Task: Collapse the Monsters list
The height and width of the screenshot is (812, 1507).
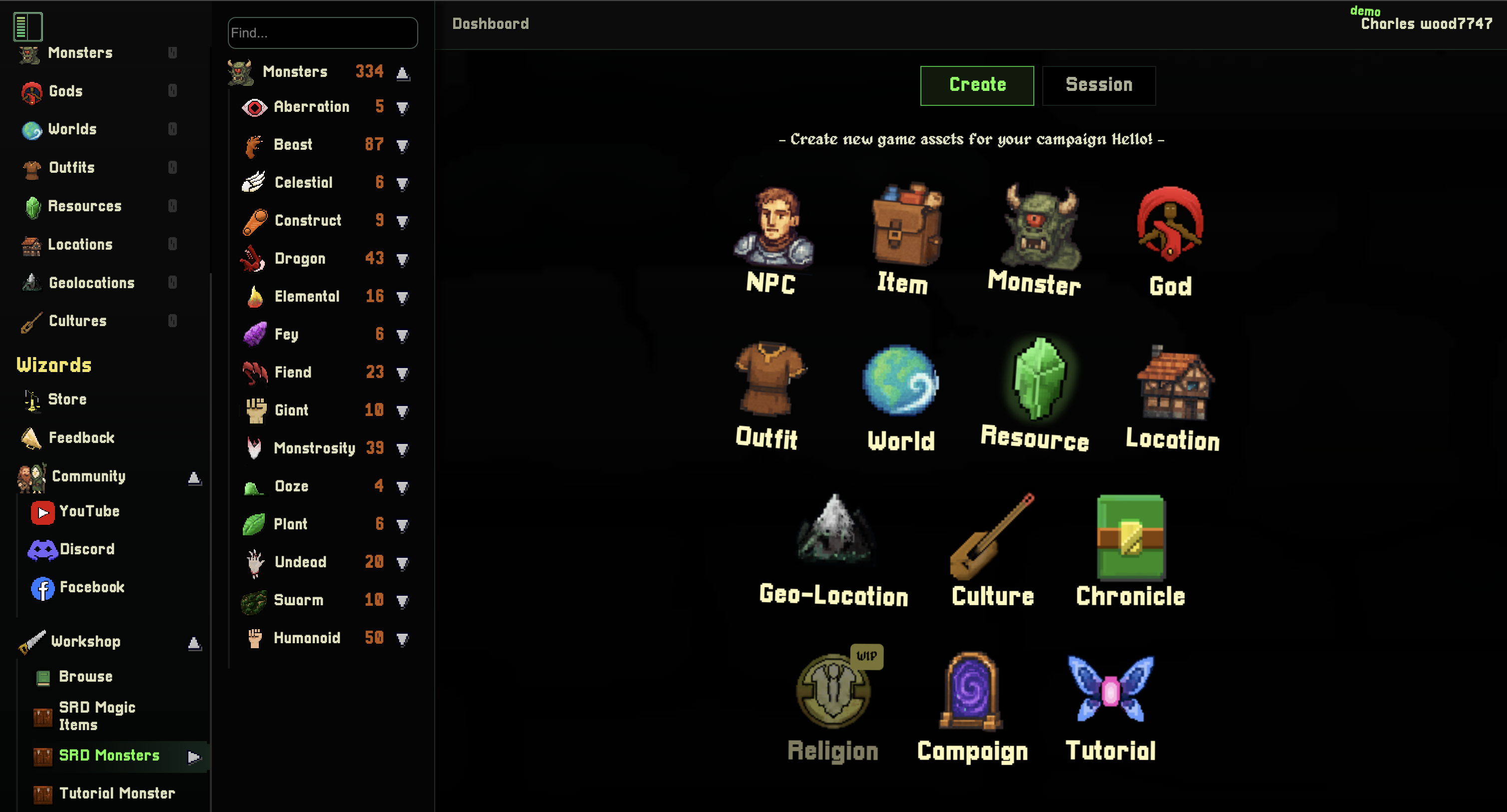Action: [x=403, y=71]
